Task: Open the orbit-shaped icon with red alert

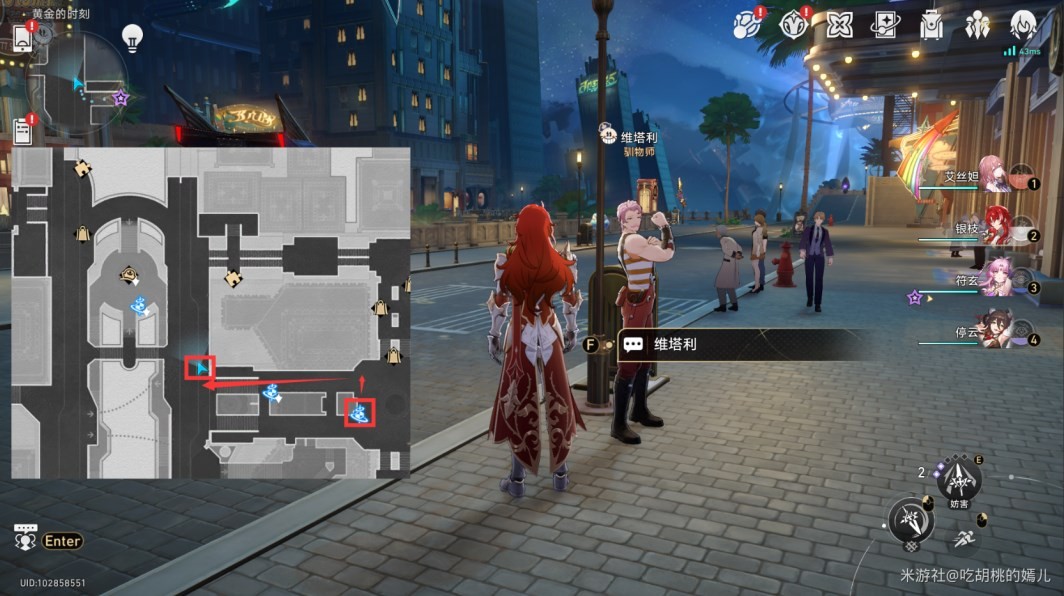Action: click(747, 25)
